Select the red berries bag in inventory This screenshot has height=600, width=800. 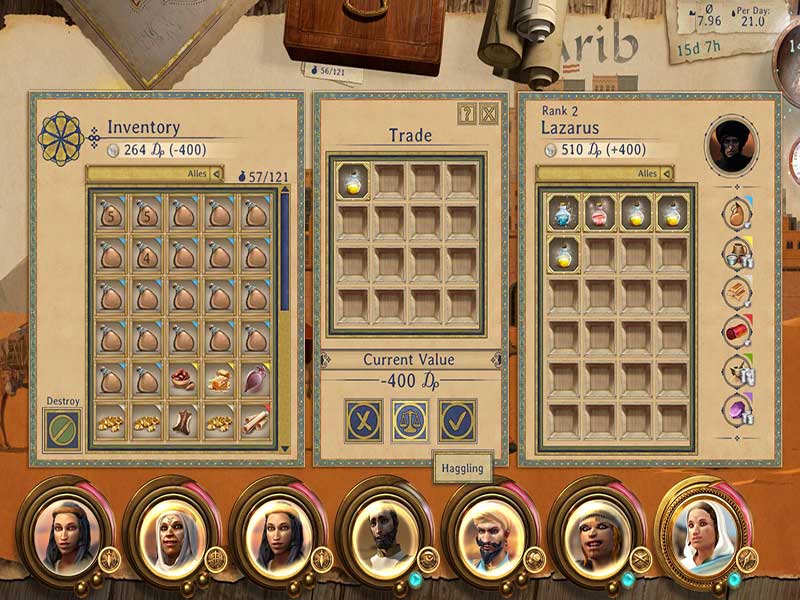[182, 380]
